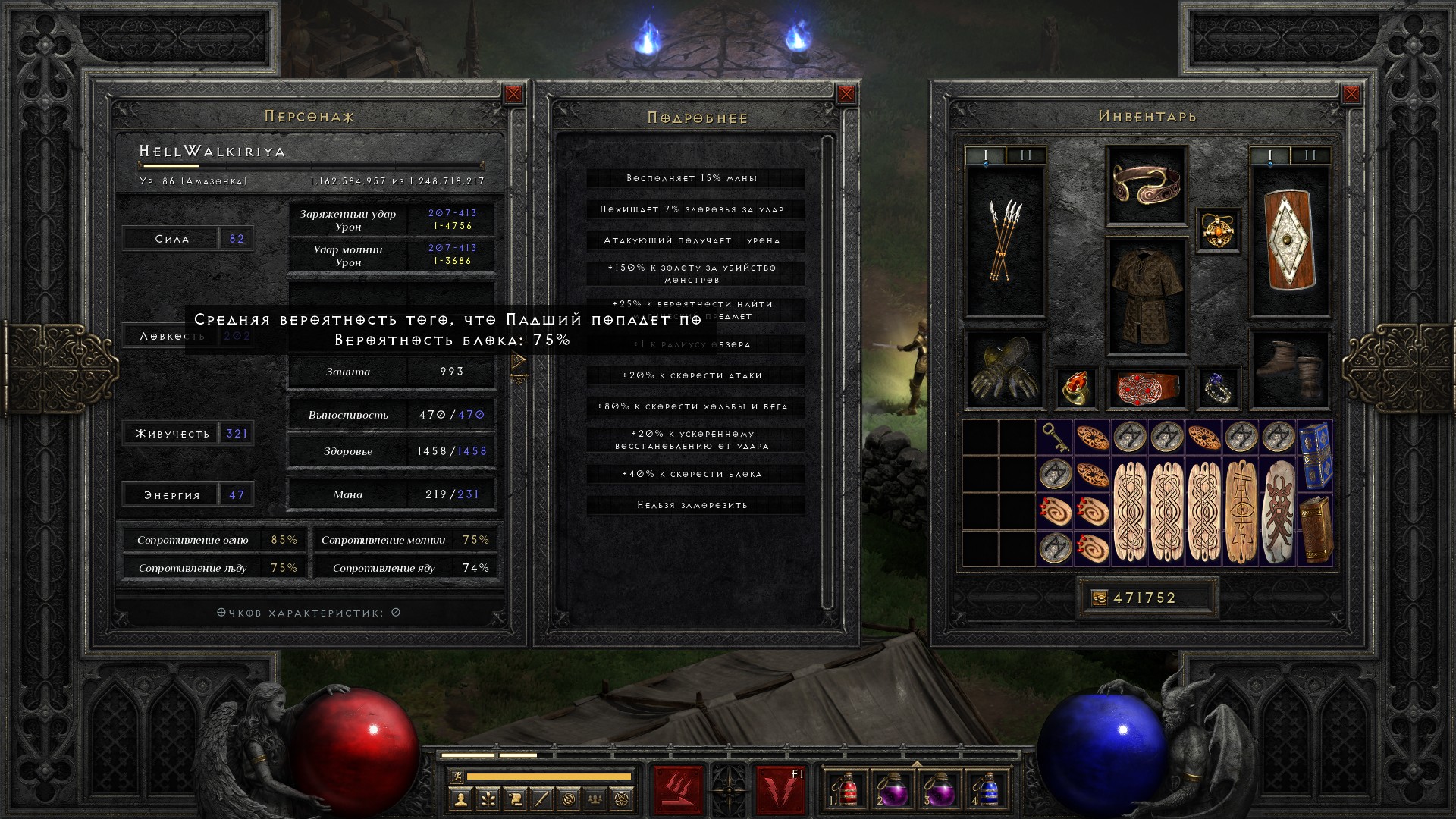The height and width of the screenshot is (819, 1456).
Task: Select the equipped belt slot
Action: pyautogui.click(x=1146, y=387)
